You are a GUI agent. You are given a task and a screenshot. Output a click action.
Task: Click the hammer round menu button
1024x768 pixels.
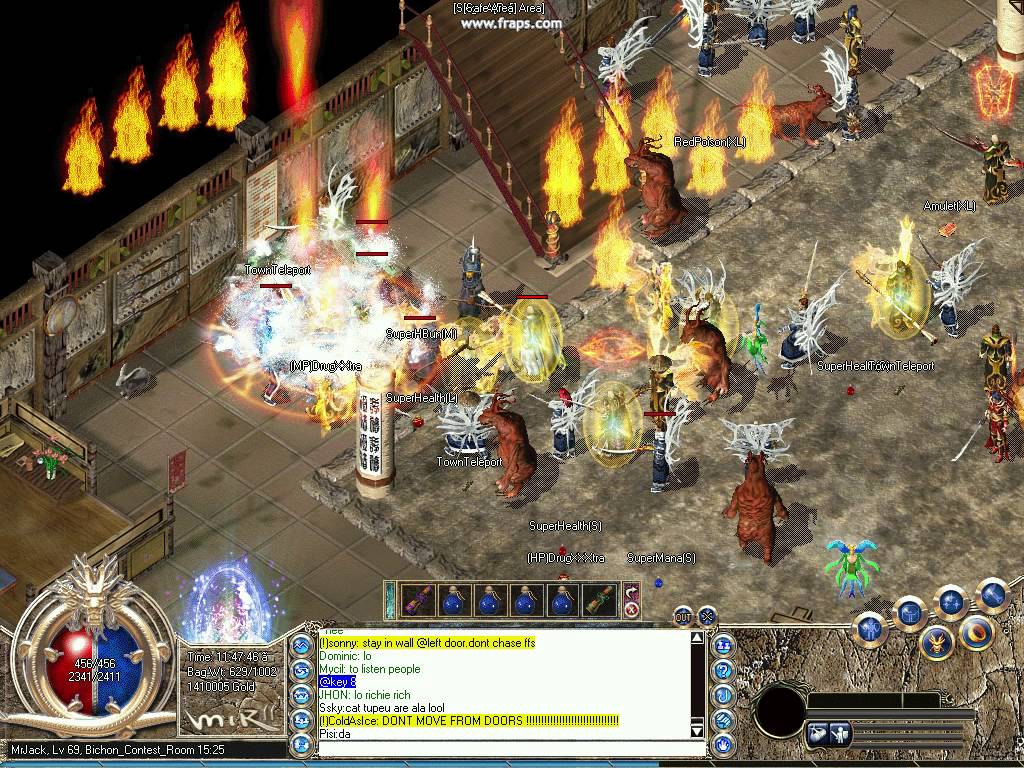pyautogui.click(x=991, y=595)
